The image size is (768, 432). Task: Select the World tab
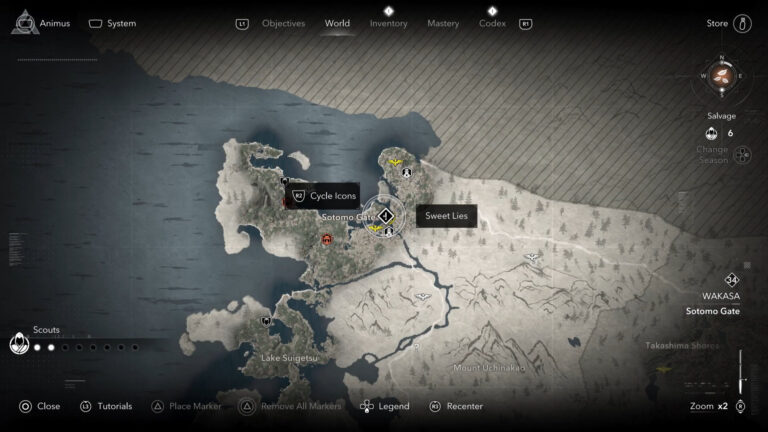[x=337, y=23]
